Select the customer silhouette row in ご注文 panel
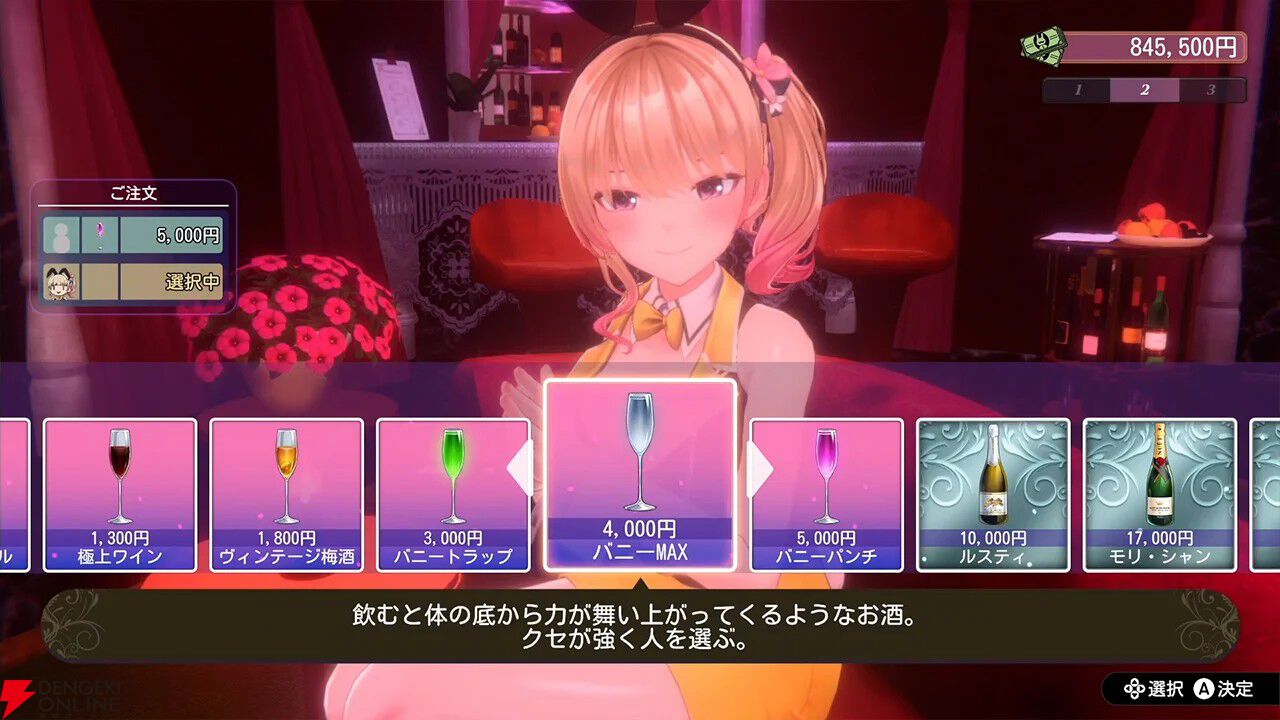This screenshot has height=720, width=1280. pos(64,234)
